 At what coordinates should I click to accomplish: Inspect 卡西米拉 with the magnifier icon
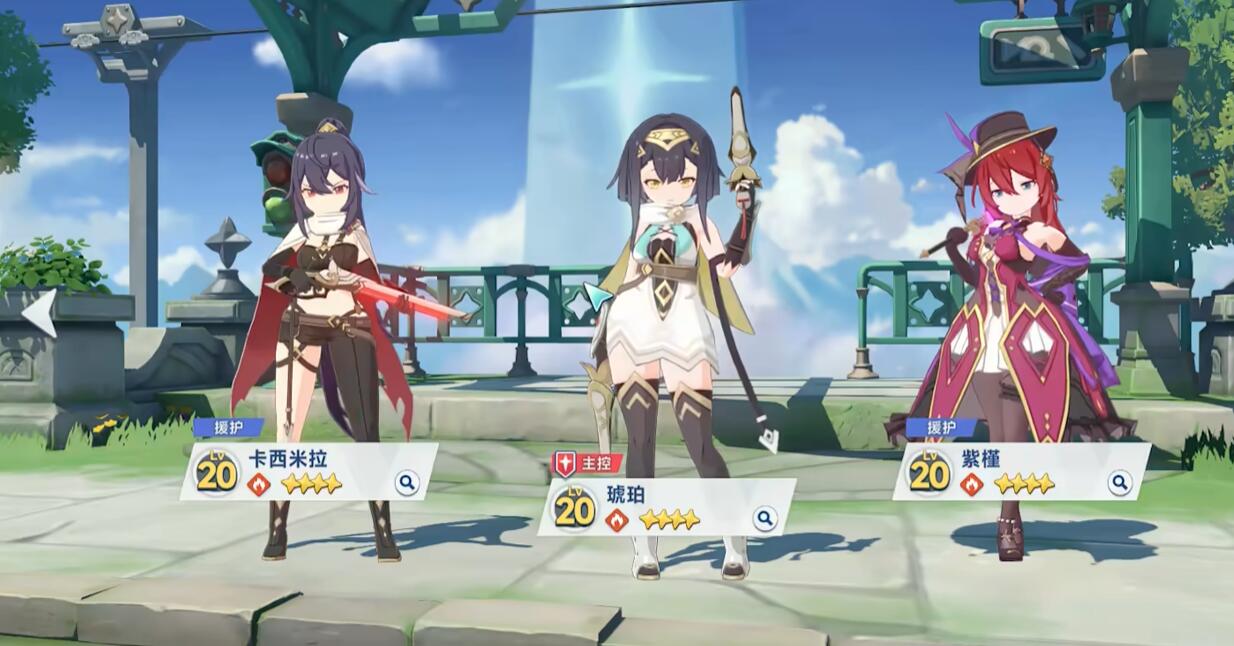click(x=406, y=484)
